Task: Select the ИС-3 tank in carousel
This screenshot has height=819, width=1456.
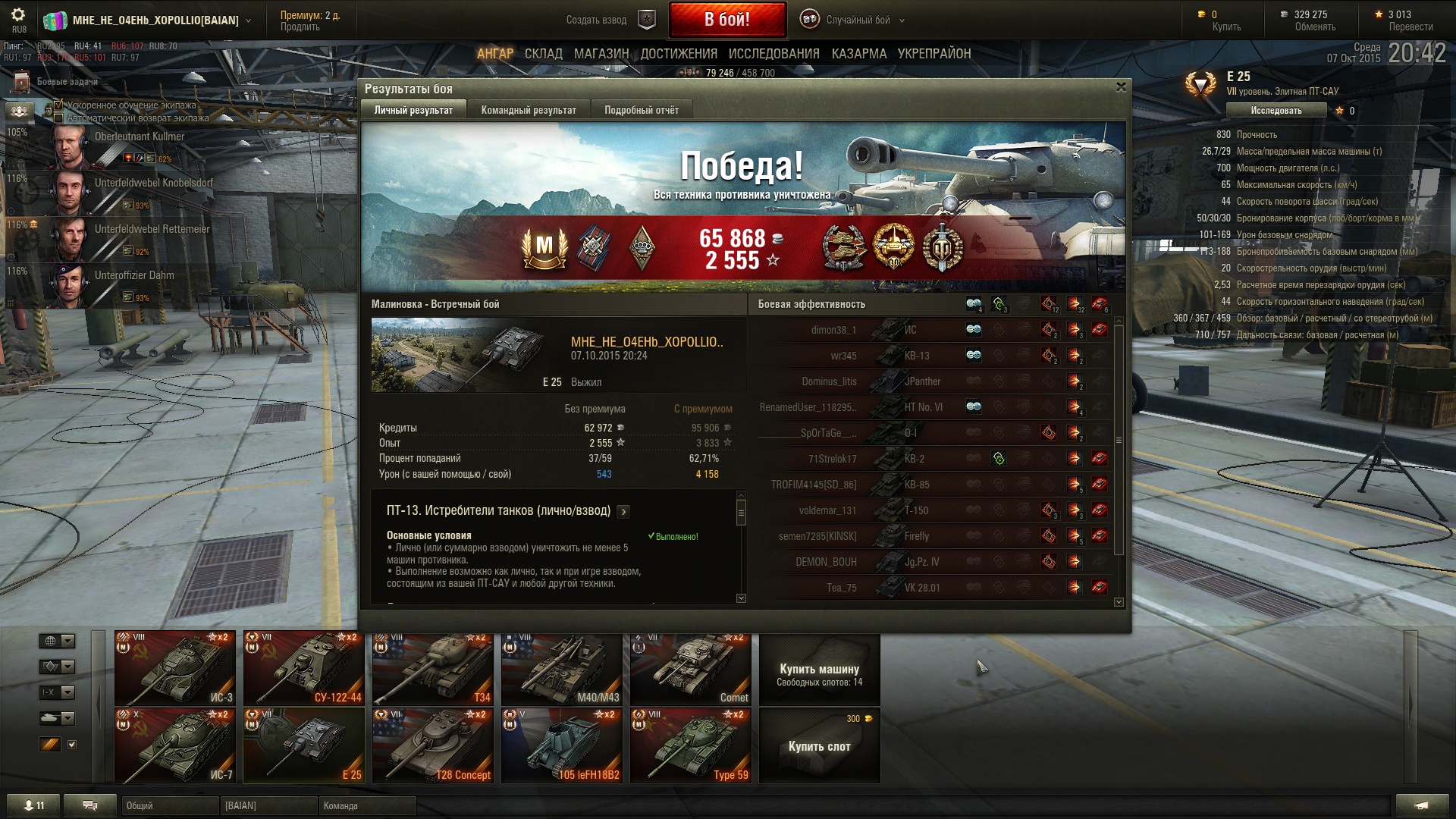Action: (175, 668)
